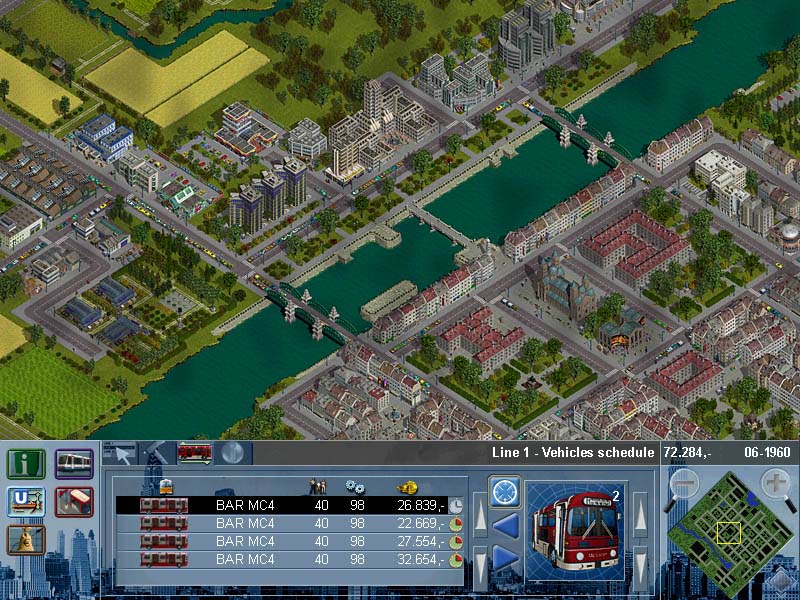
Task: Select the BAR MC4 row earning 26.839
Action: (290, 505)
